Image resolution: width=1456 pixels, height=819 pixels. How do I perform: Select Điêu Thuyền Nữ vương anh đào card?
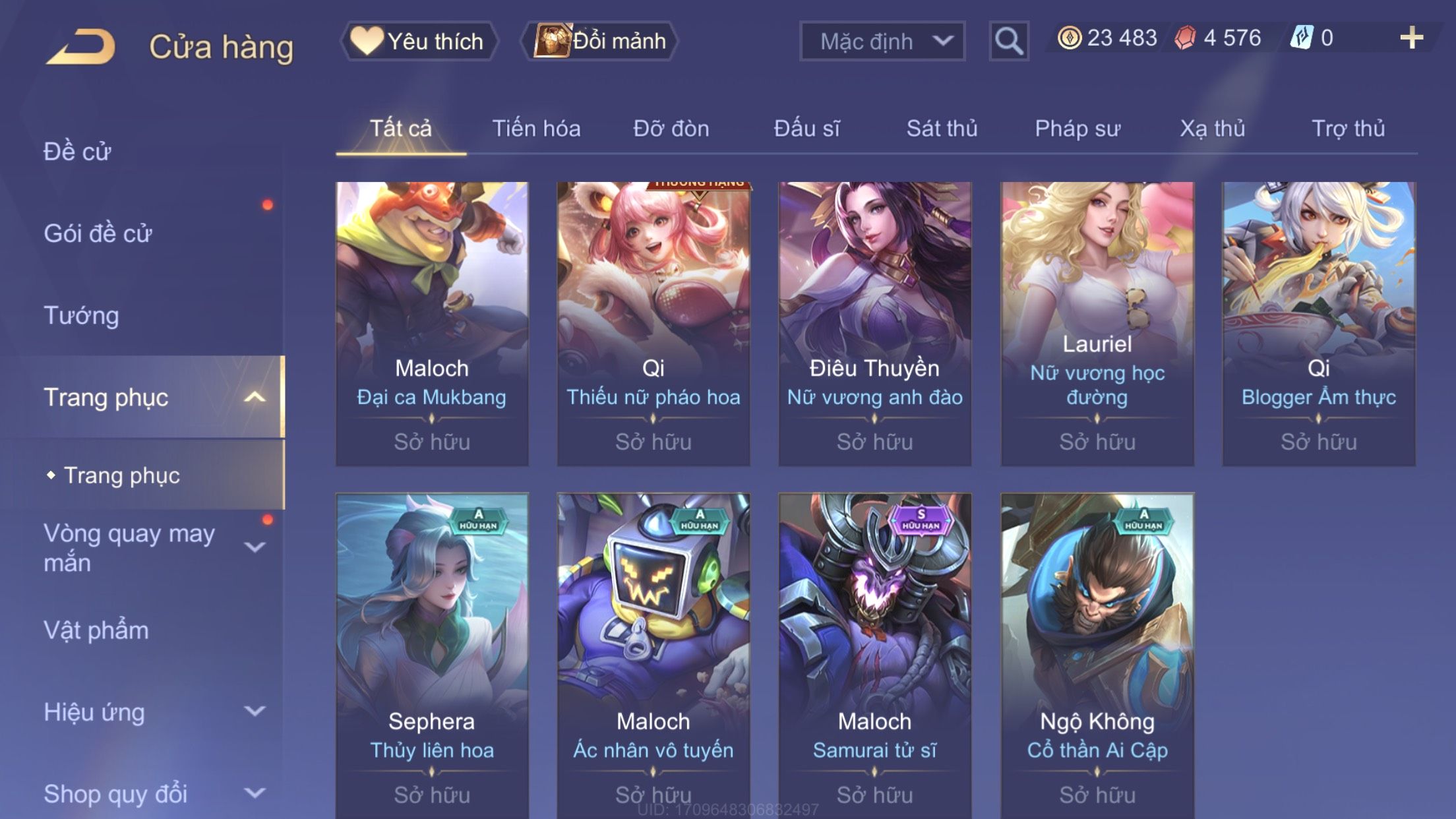[874, 323]
